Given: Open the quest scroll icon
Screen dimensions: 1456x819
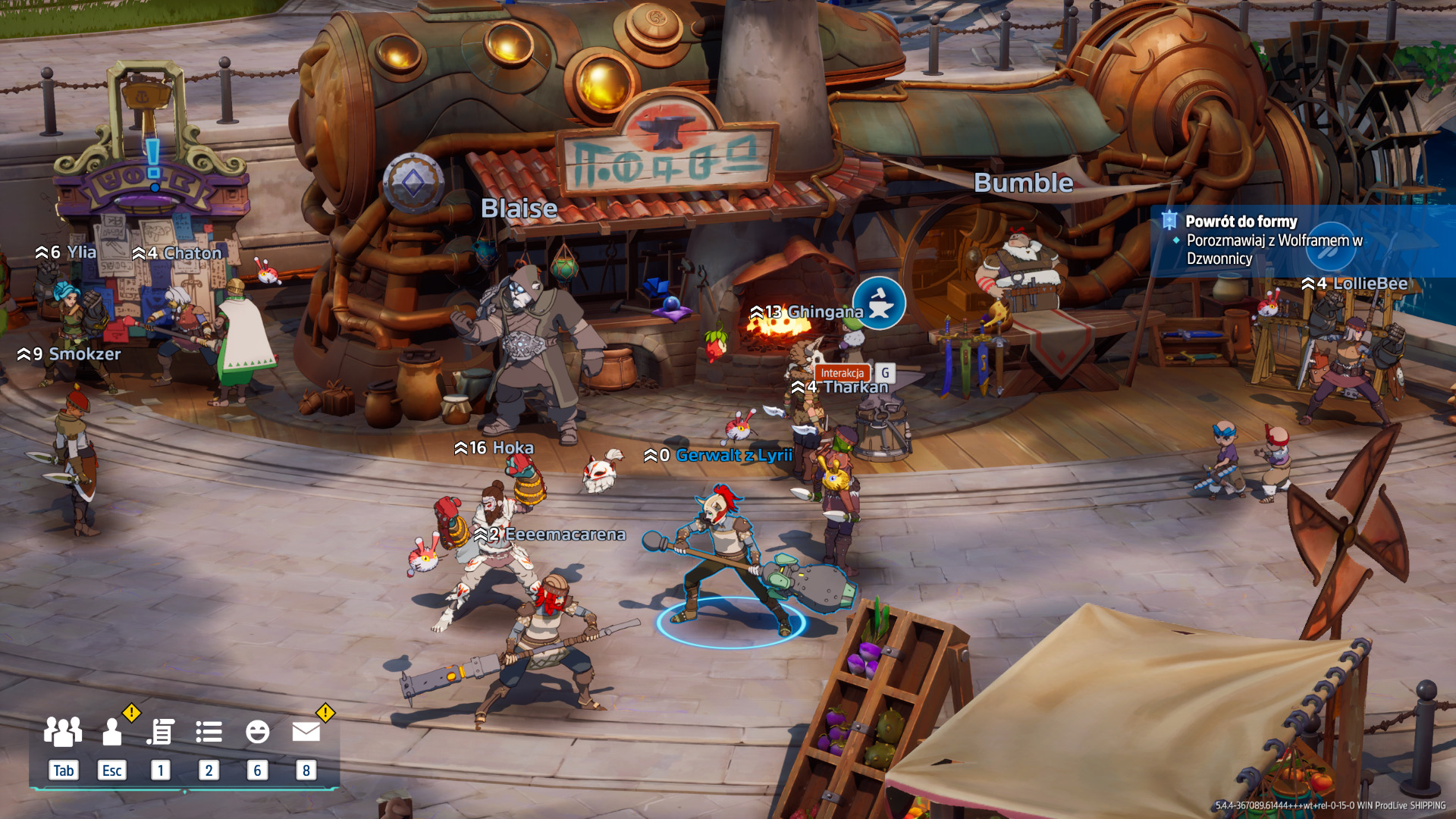Looking at the screenshot, I should [161, 732].
